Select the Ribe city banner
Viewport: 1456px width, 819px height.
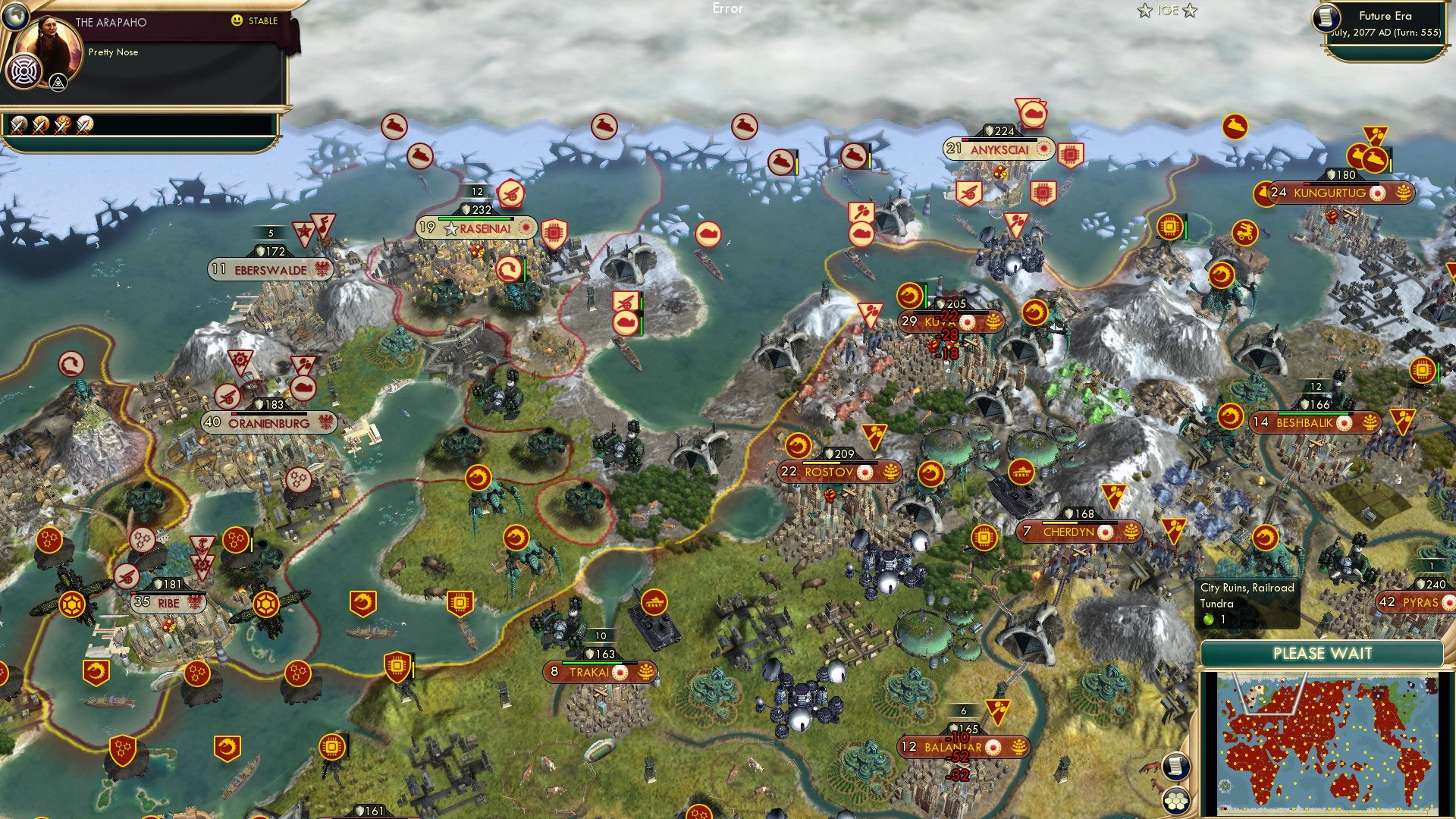point(168,603)
